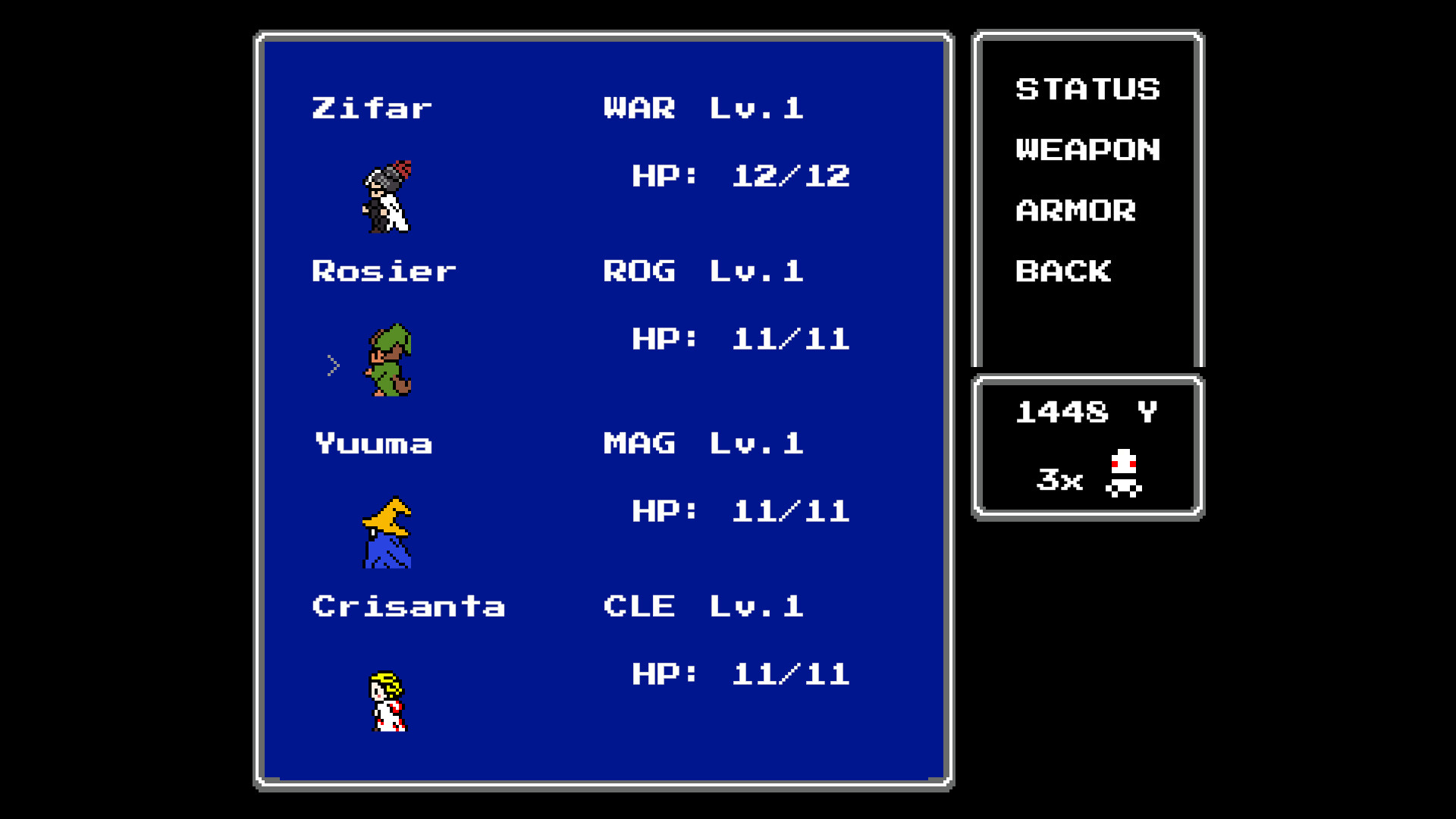This screenshot has width=1456, height=819.
Task: Select Zifar's warrior sprite
Action: (x=388, y=197)
